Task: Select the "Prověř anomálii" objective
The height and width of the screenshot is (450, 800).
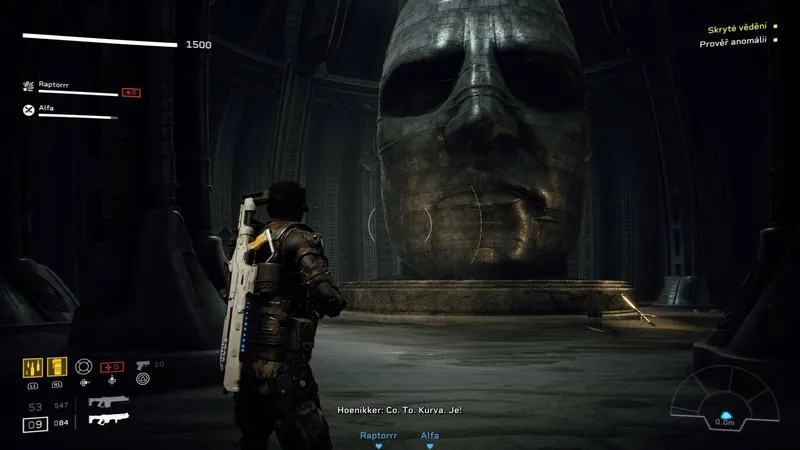Action: [735, 44]
